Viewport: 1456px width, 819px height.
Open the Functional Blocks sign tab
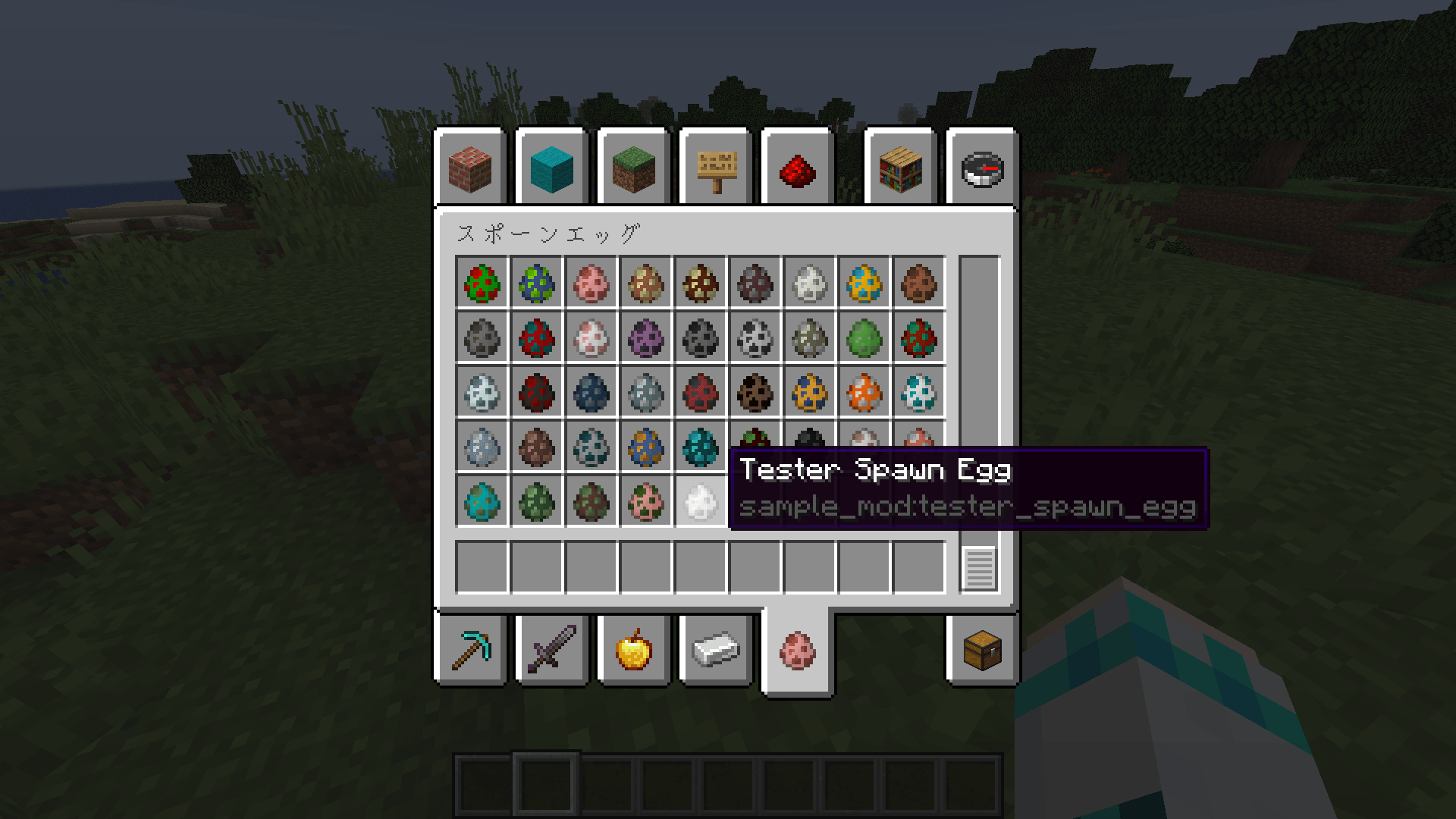click(715, 170)
